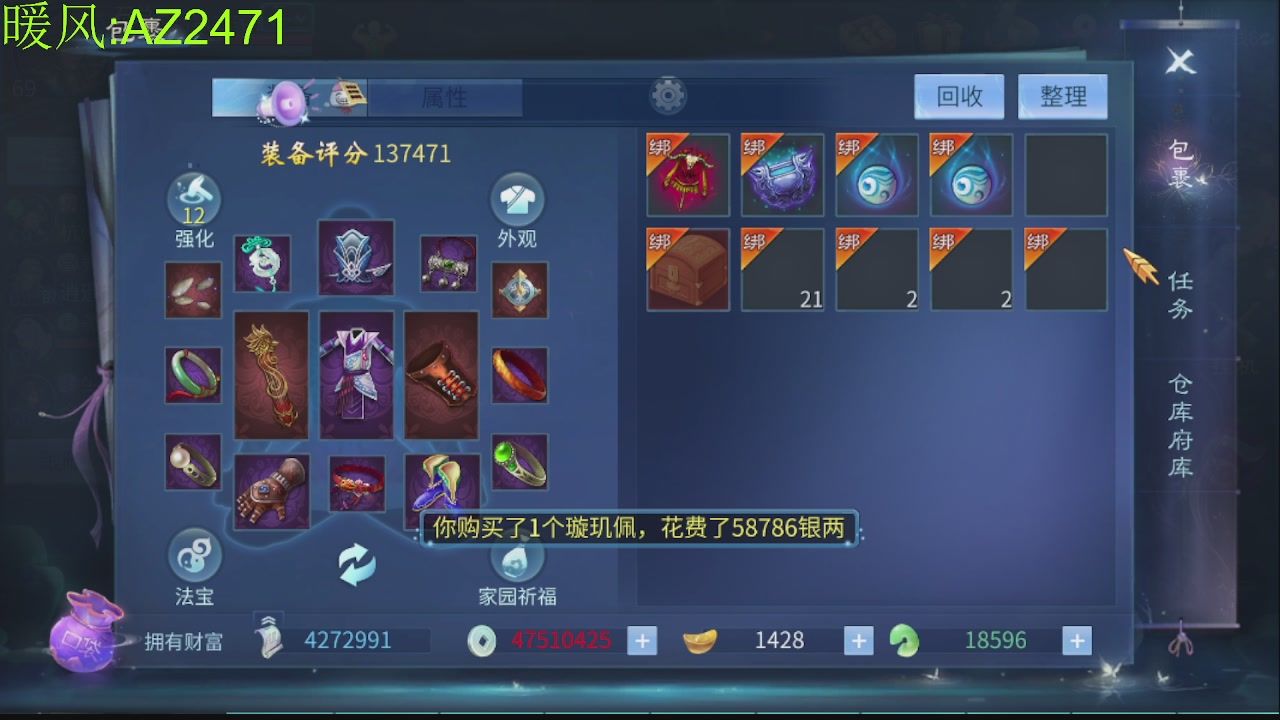Click the refresh arrows below the character equipment
The image size is (1280, 720).
357,562
